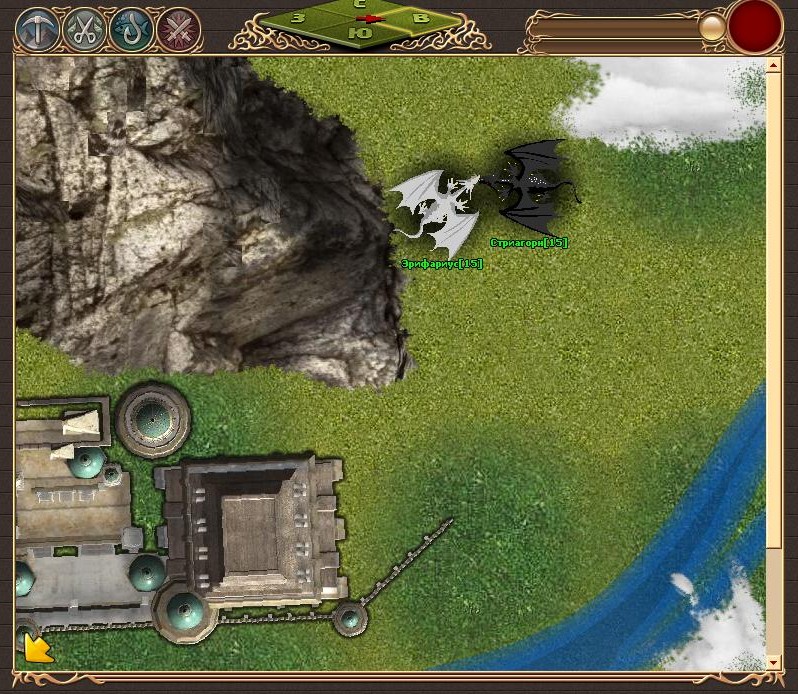
Task: Click the yellow diagonal arrow on map
Action: (x=38, y=649)
